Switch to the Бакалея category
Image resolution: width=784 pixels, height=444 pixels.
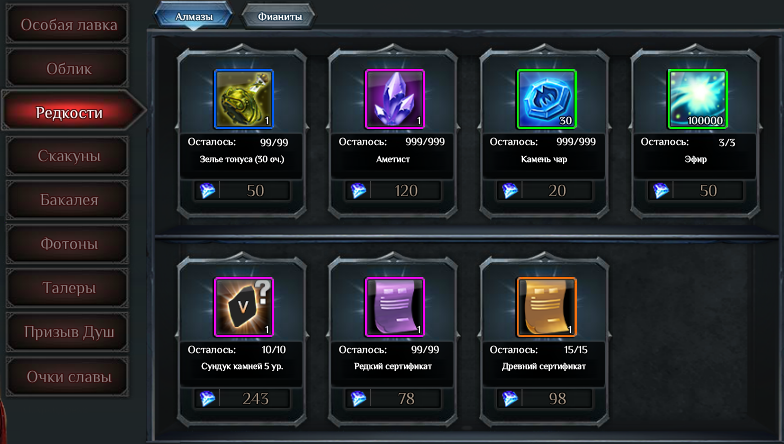point(69,200)
